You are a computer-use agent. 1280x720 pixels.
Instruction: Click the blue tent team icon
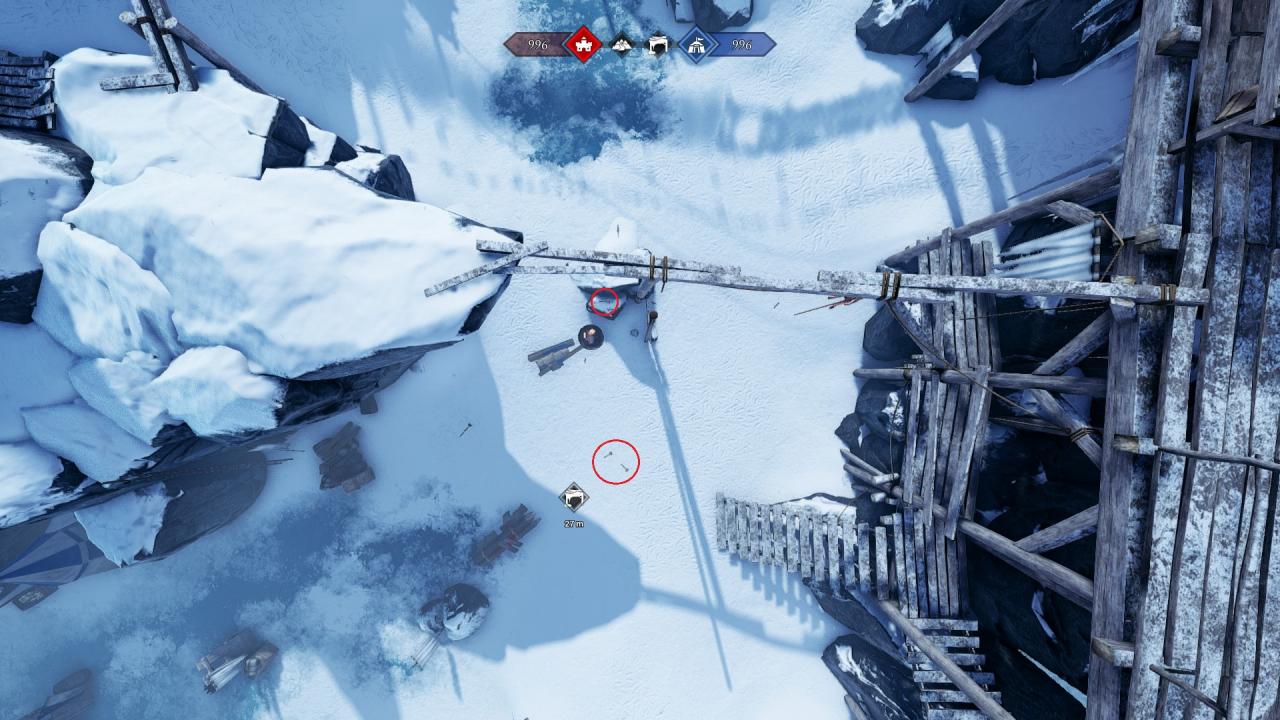(696, 45)
